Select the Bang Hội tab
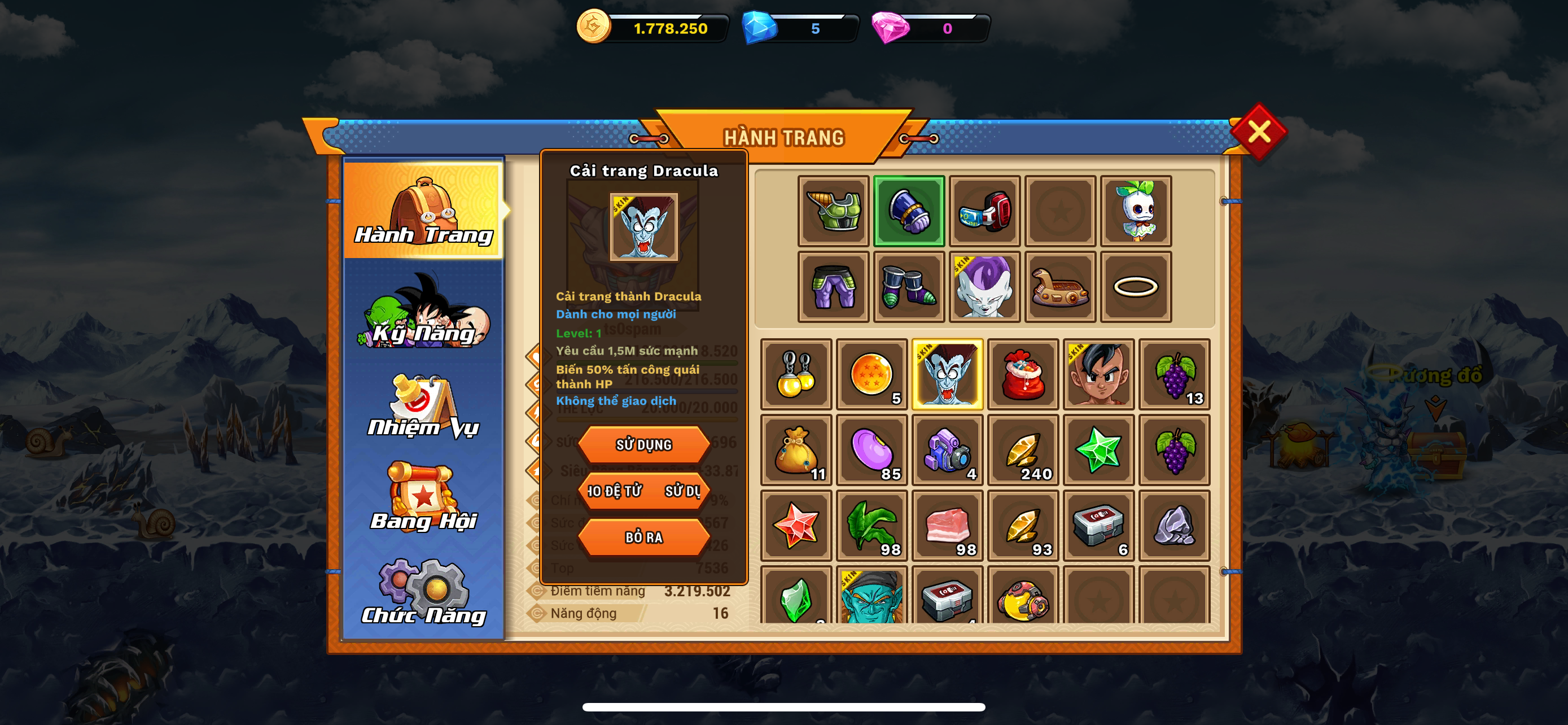This screenshot has height=725, width=1568. tap(424, 499)
